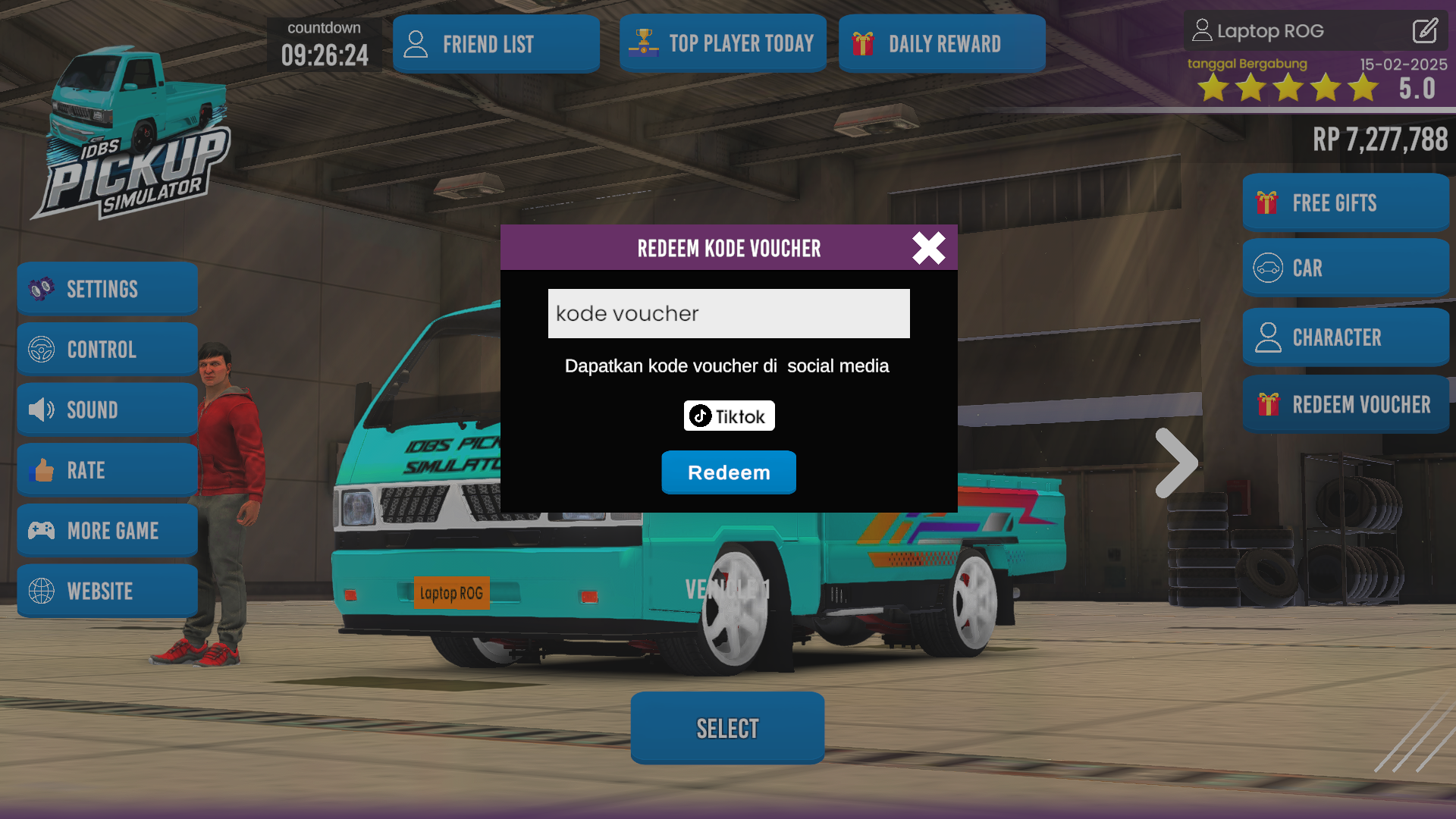Viewport: 1456px width, 819px height.
Task: Visit the game Website
Action: tap(107, 591)
